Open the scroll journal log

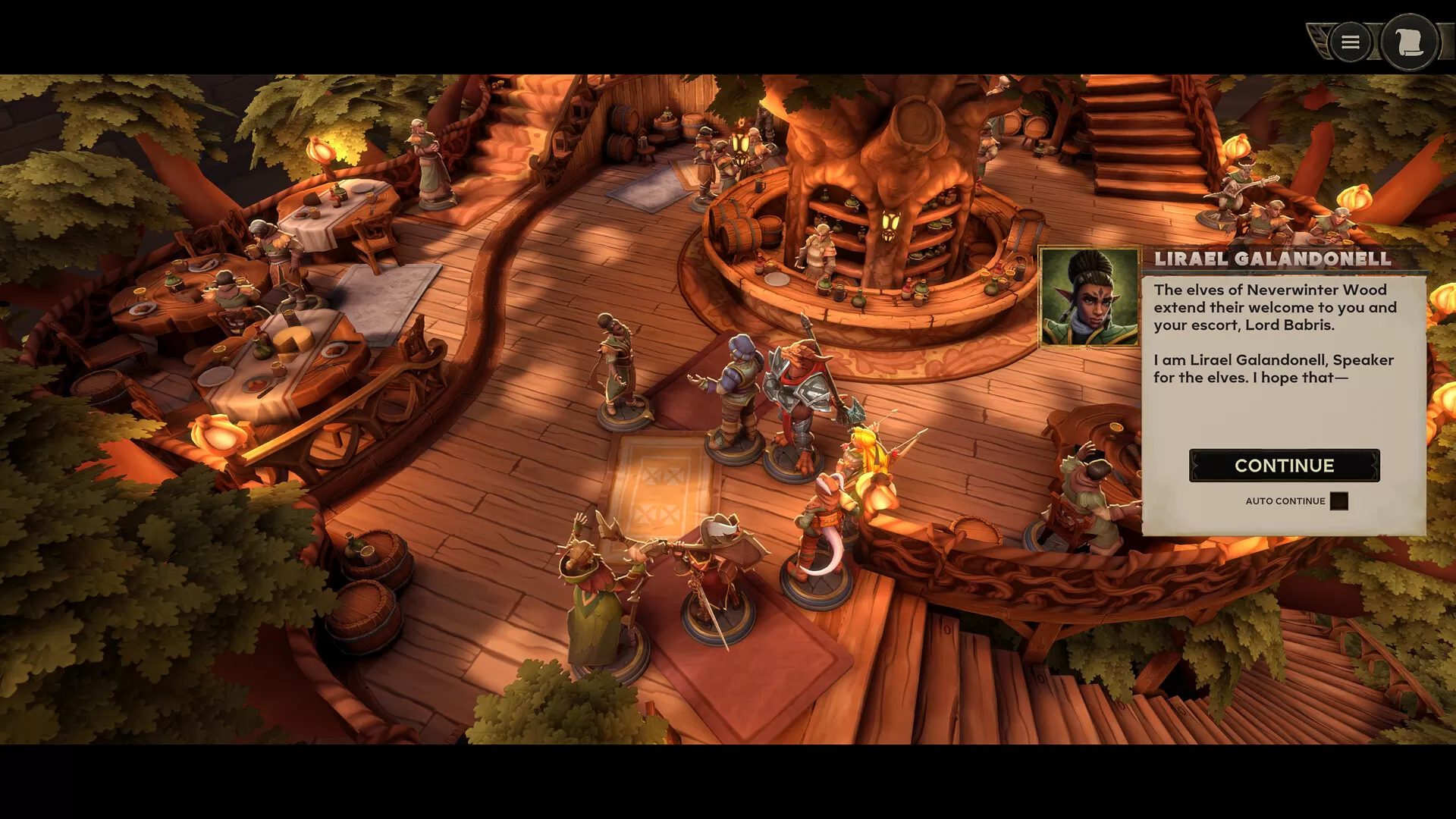(x=1409, y=42)
